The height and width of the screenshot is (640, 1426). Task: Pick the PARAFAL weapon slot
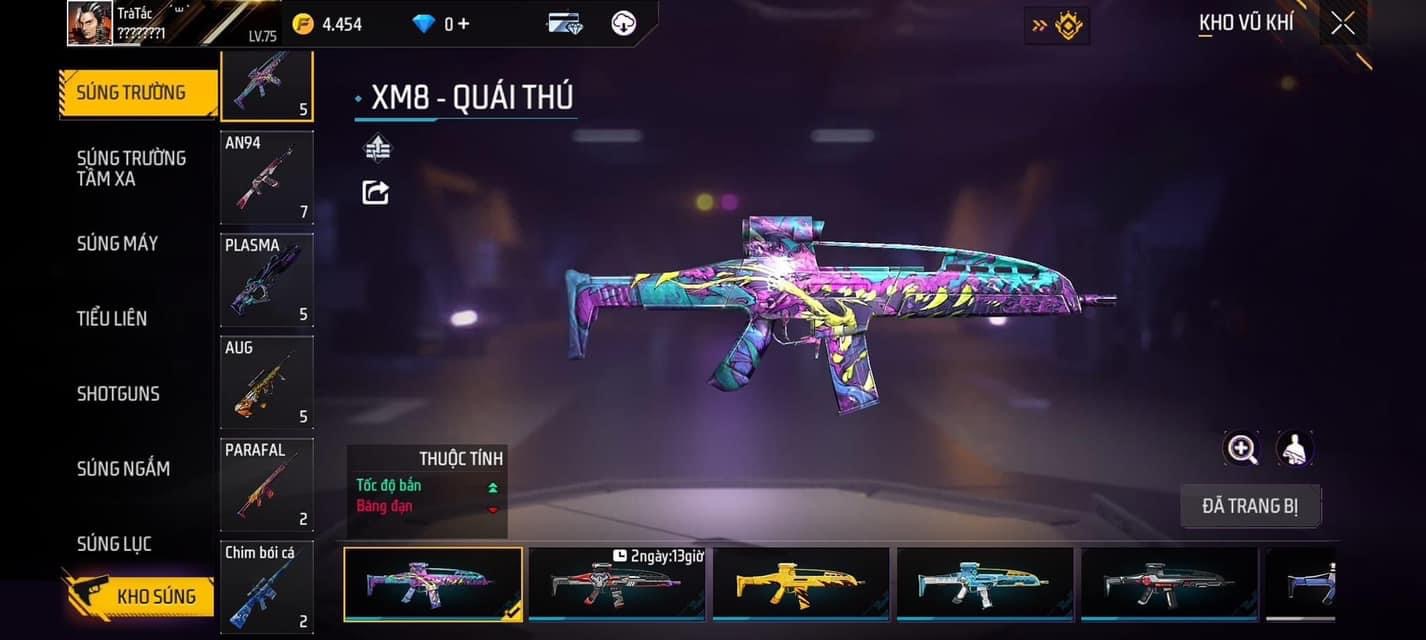tap(266, 485)
